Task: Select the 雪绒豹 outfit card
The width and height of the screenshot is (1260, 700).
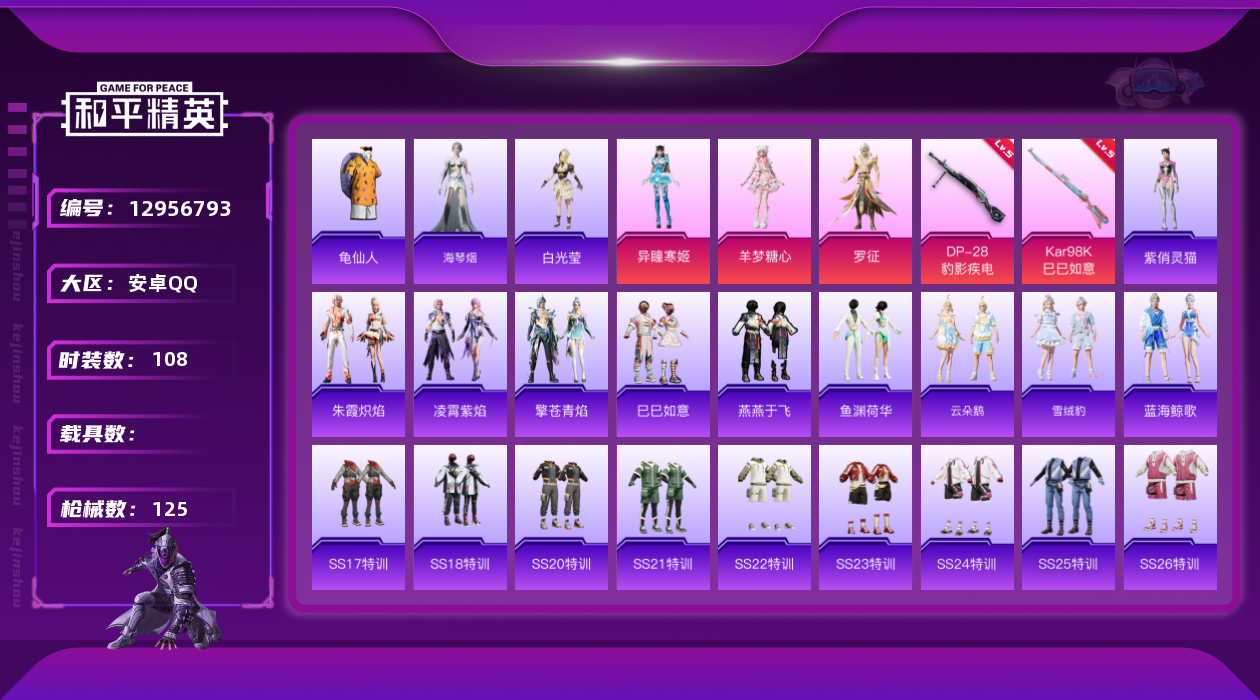Action: coord(1068,364)
